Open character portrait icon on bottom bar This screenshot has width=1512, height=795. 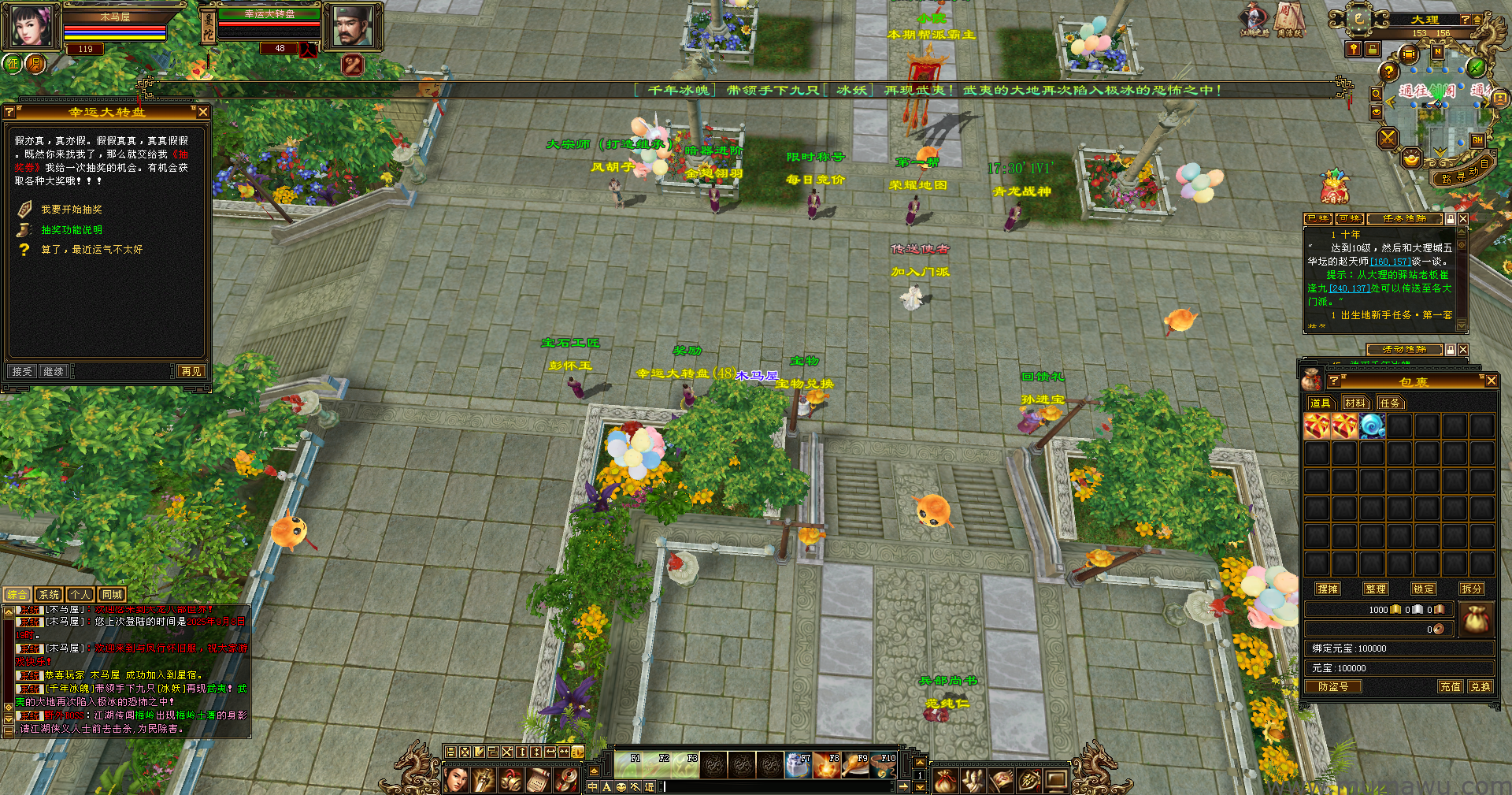457,780
